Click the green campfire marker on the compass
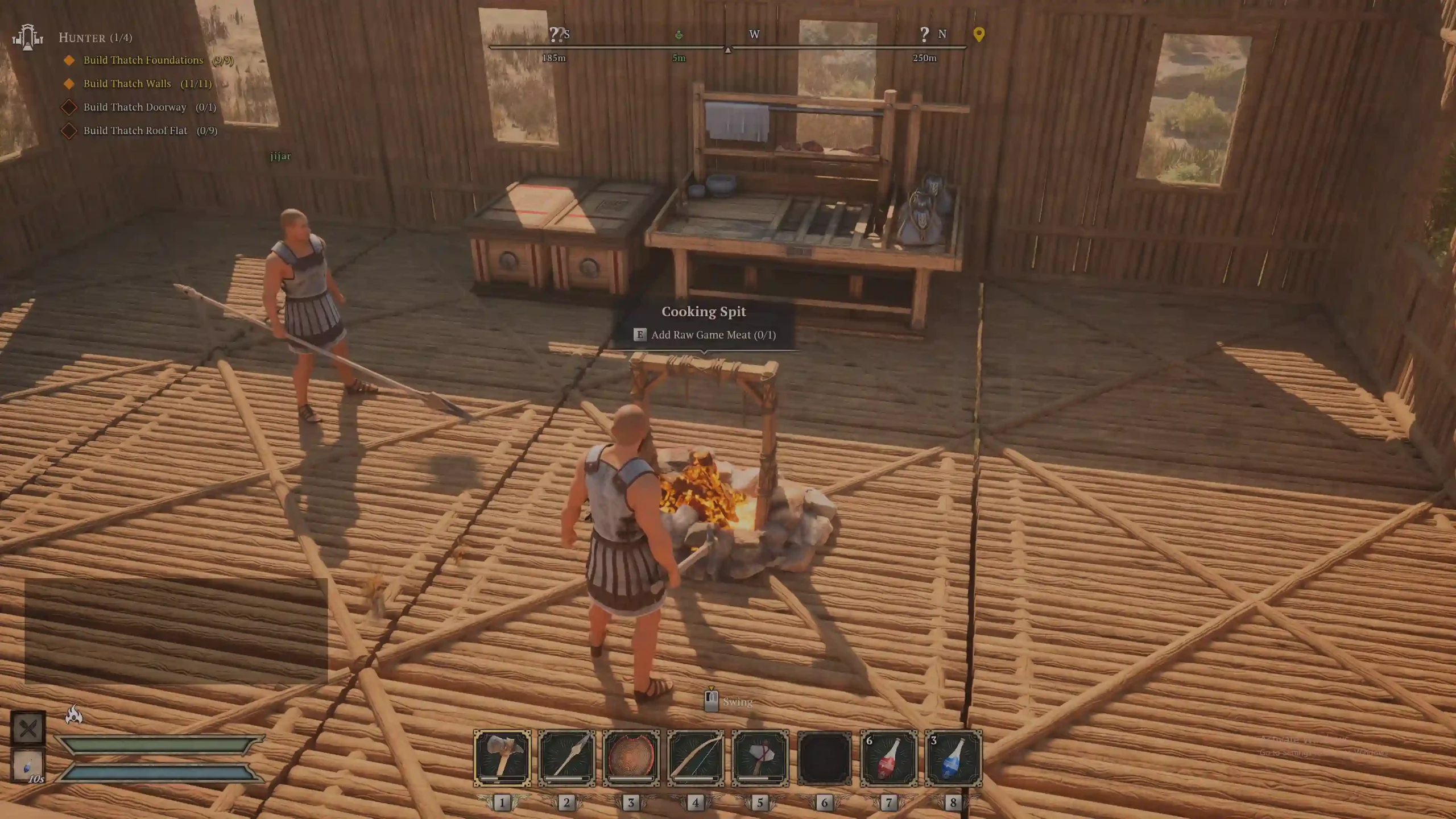The image size is (1456, 819). 679,35
